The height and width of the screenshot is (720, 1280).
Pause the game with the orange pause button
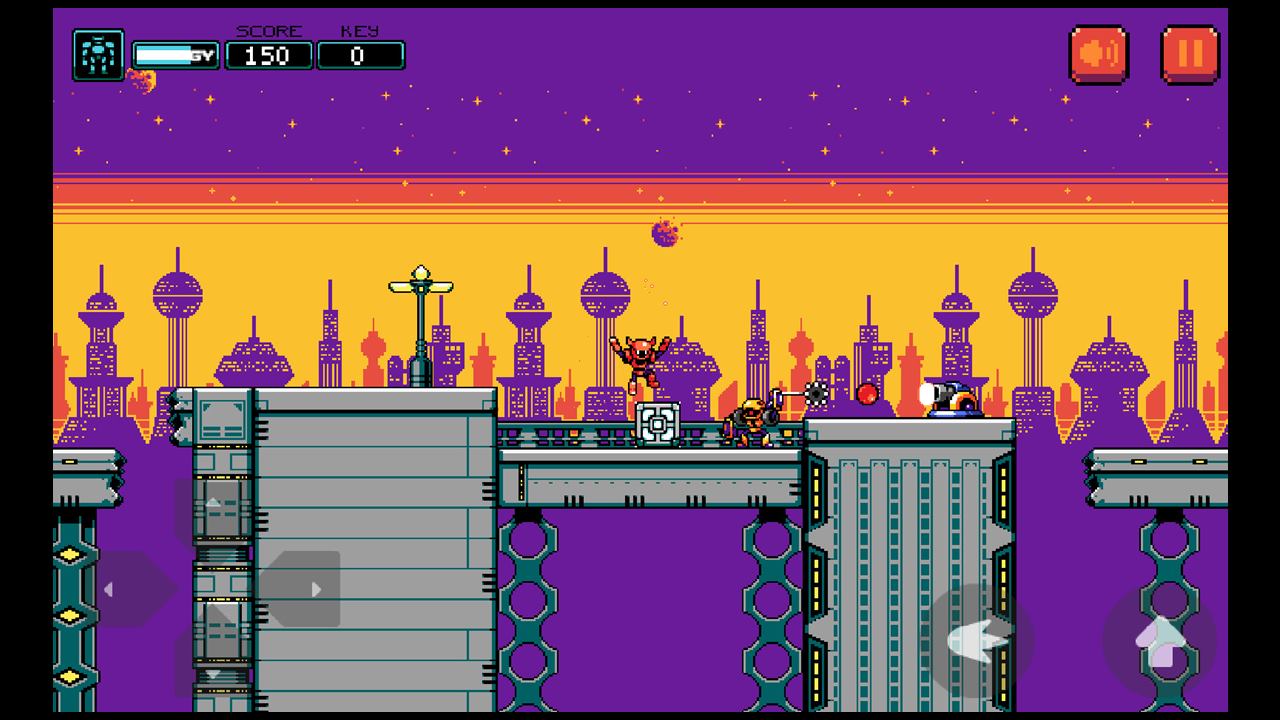click(1189, 54)
